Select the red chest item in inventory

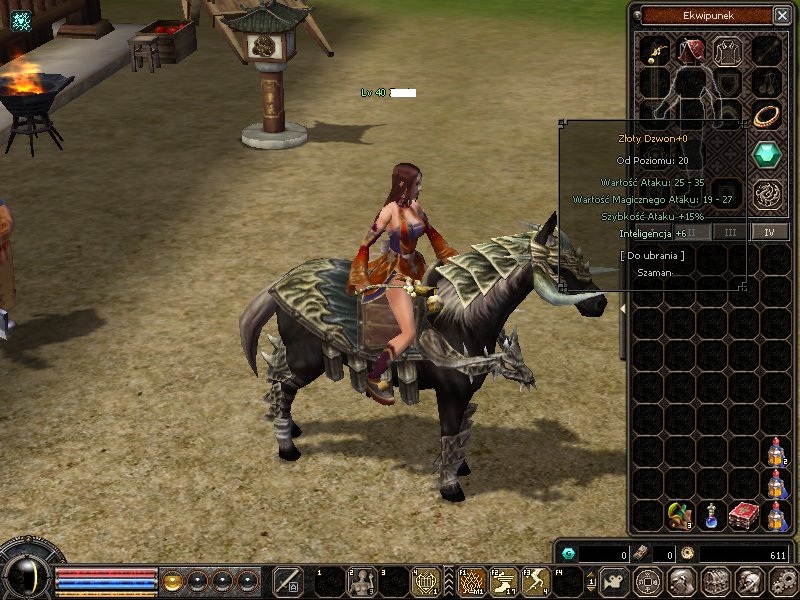point(743,516)
